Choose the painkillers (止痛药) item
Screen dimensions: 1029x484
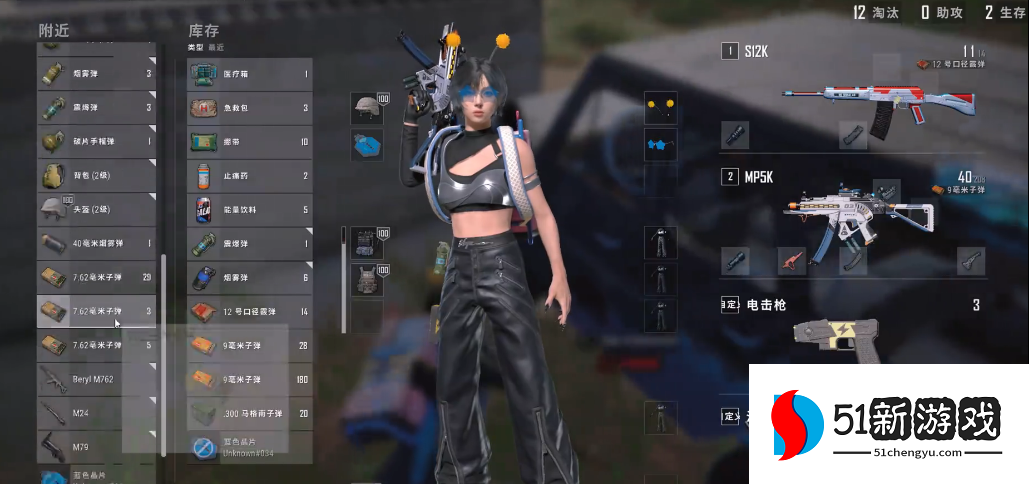pyautogui.click(x=250, y=176)
